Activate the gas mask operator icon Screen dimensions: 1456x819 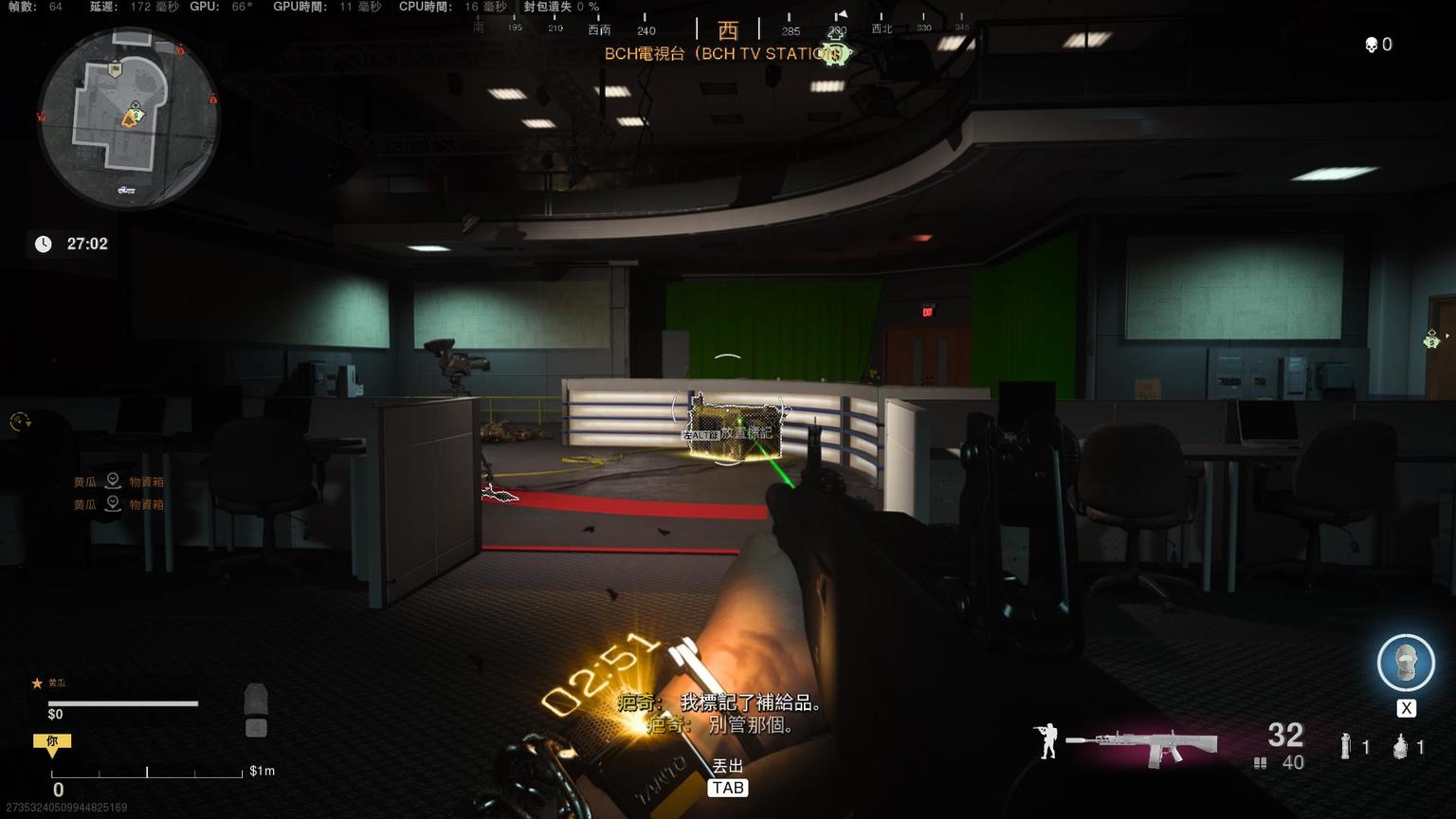1405,662
